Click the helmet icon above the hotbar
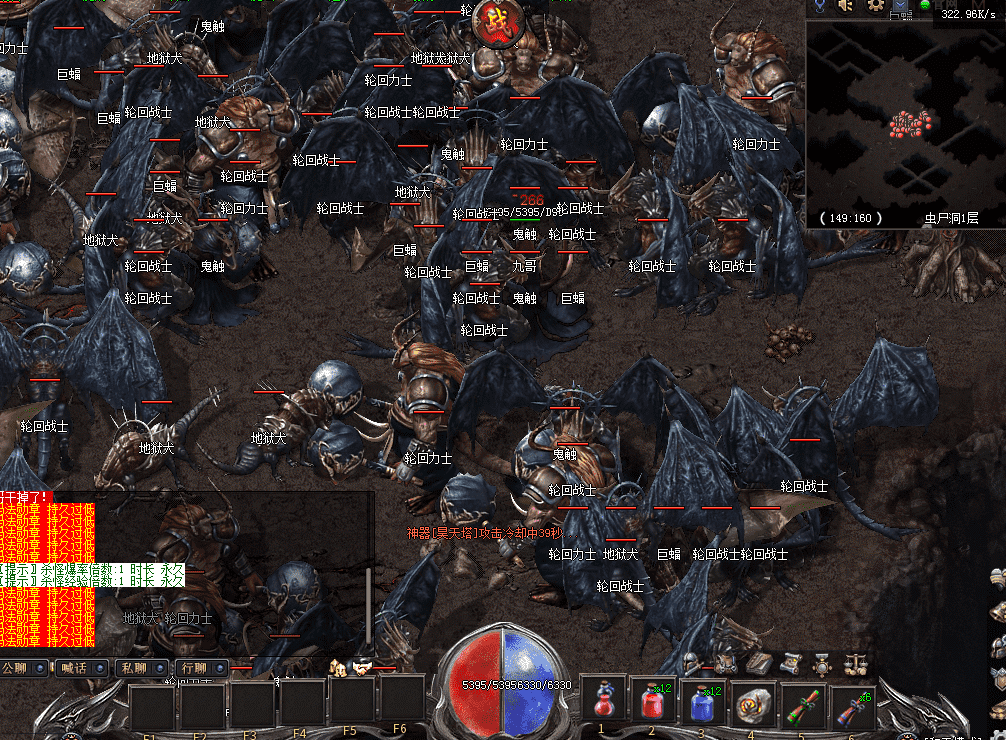The height and width of the screenshot is (740, 1006). (692, 662)
